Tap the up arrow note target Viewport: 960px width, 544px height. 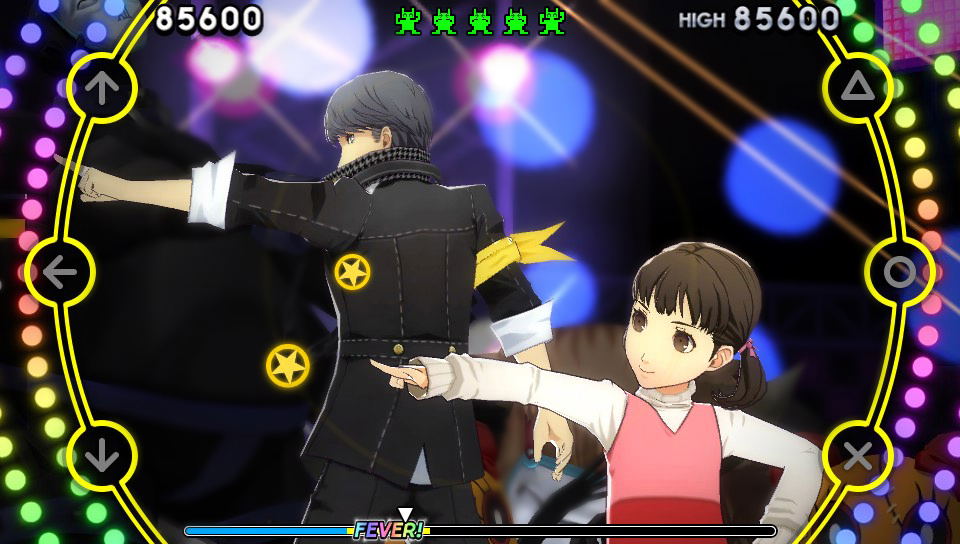point(101,88)
